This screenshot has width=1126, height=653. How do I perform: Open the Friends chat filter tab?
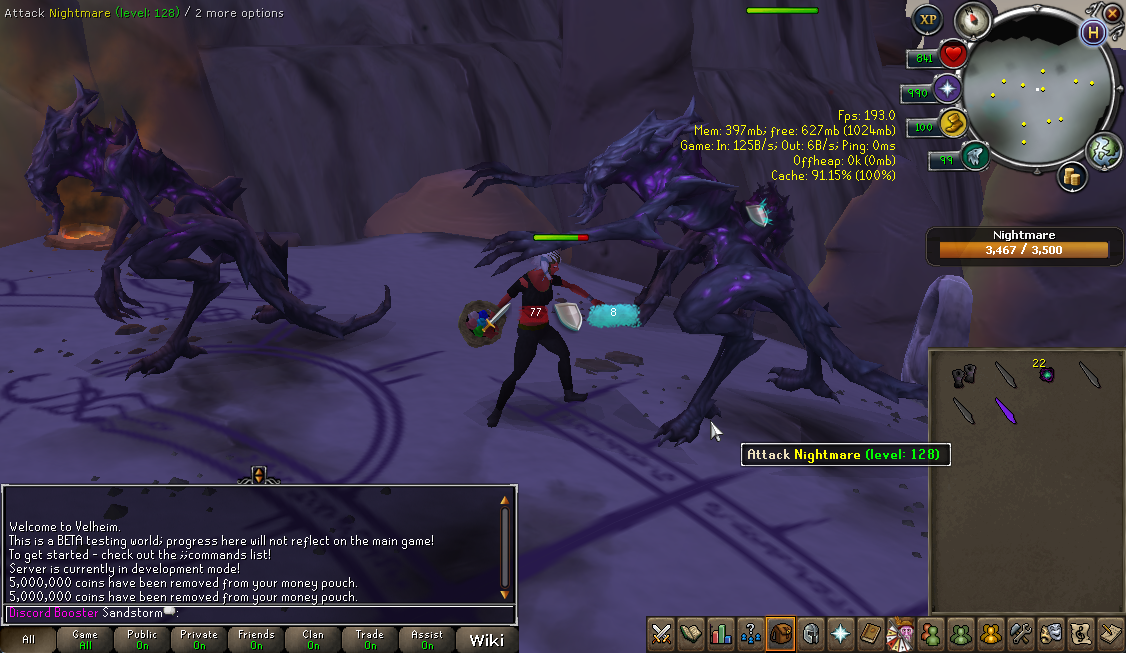pyautogui.click(x=256, y=640)
